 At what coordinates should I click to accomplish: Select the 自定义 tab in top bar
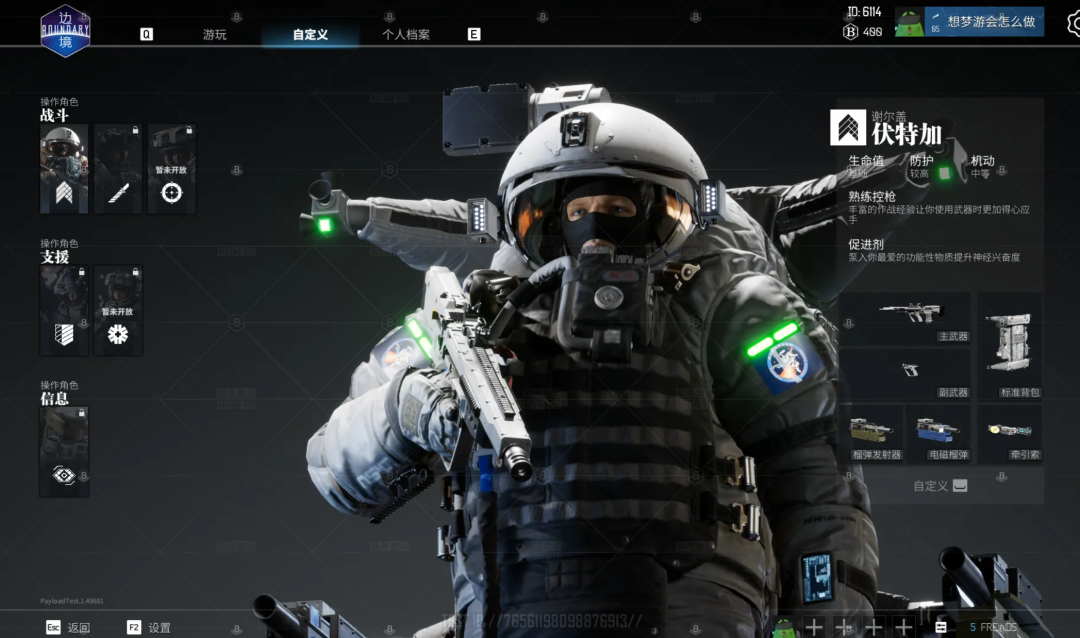pos(310,34)
